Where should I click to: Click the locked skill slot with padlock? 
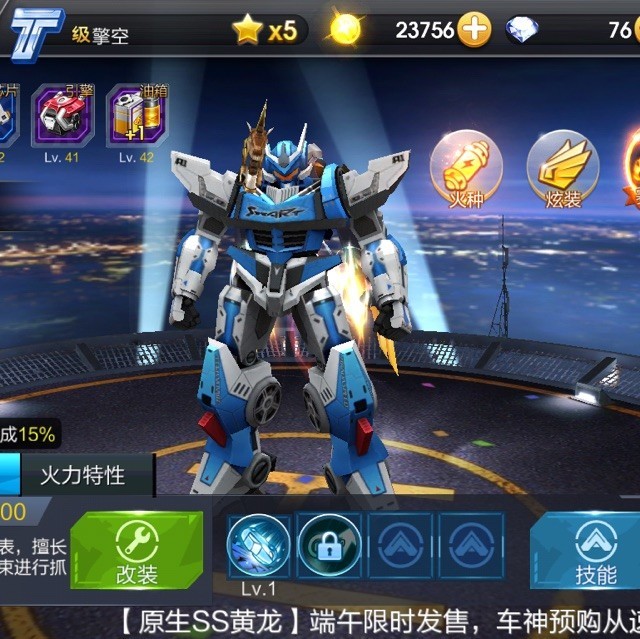329,545
